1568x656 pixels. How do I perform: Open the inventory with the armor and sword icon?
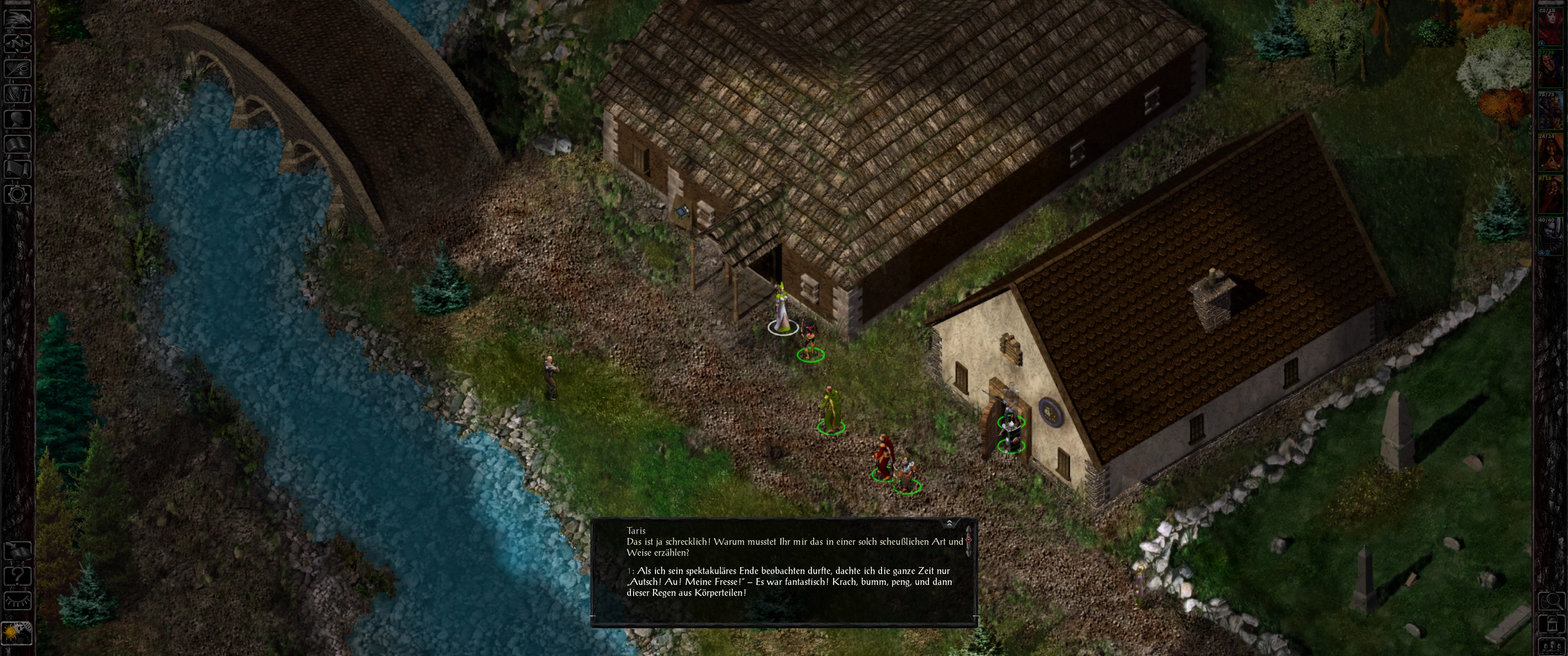click(17, 93)
